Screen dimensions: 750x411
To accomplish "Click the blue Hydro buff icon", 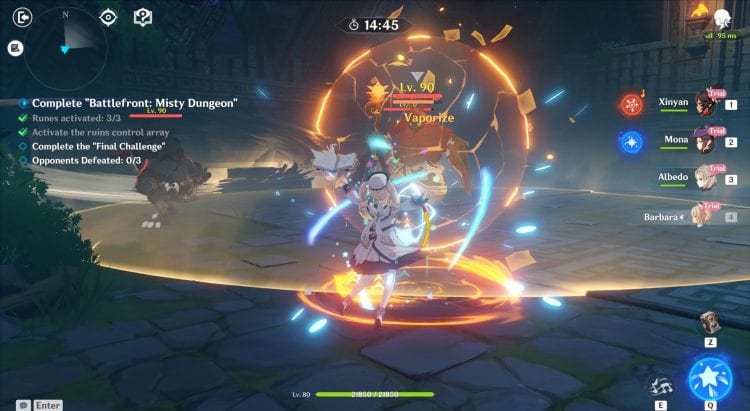I will pyautogui.click(x=630, y=141).
